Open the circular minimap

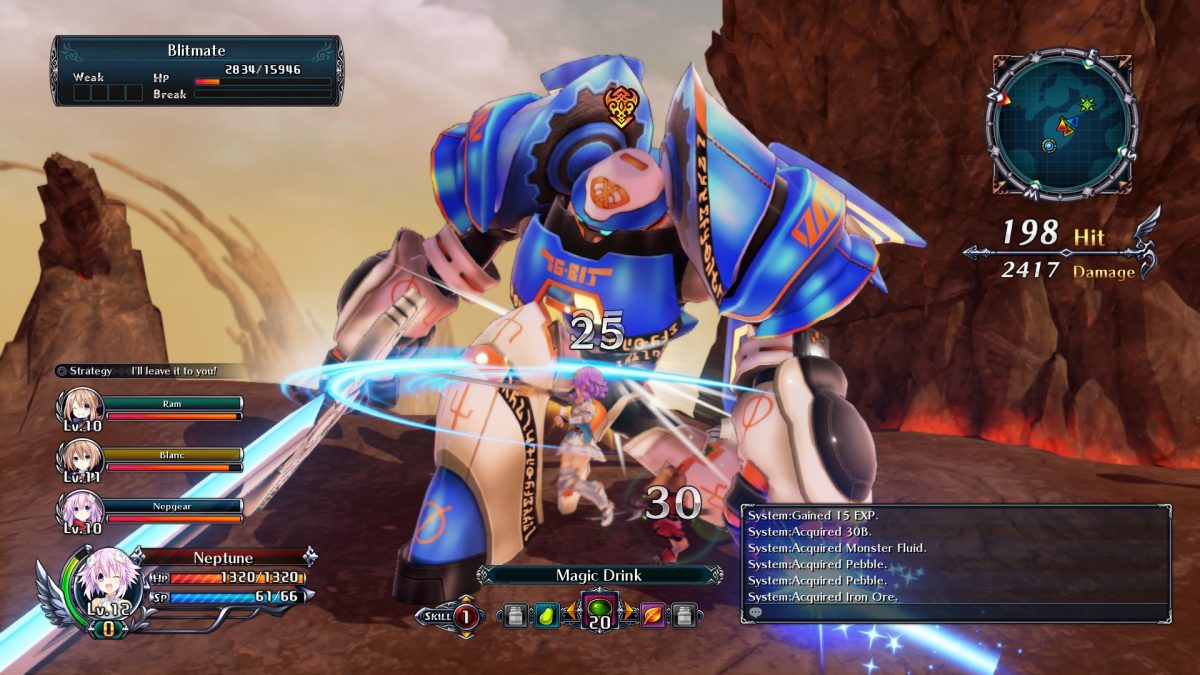pyautogui.click(x=1061, y=123)
